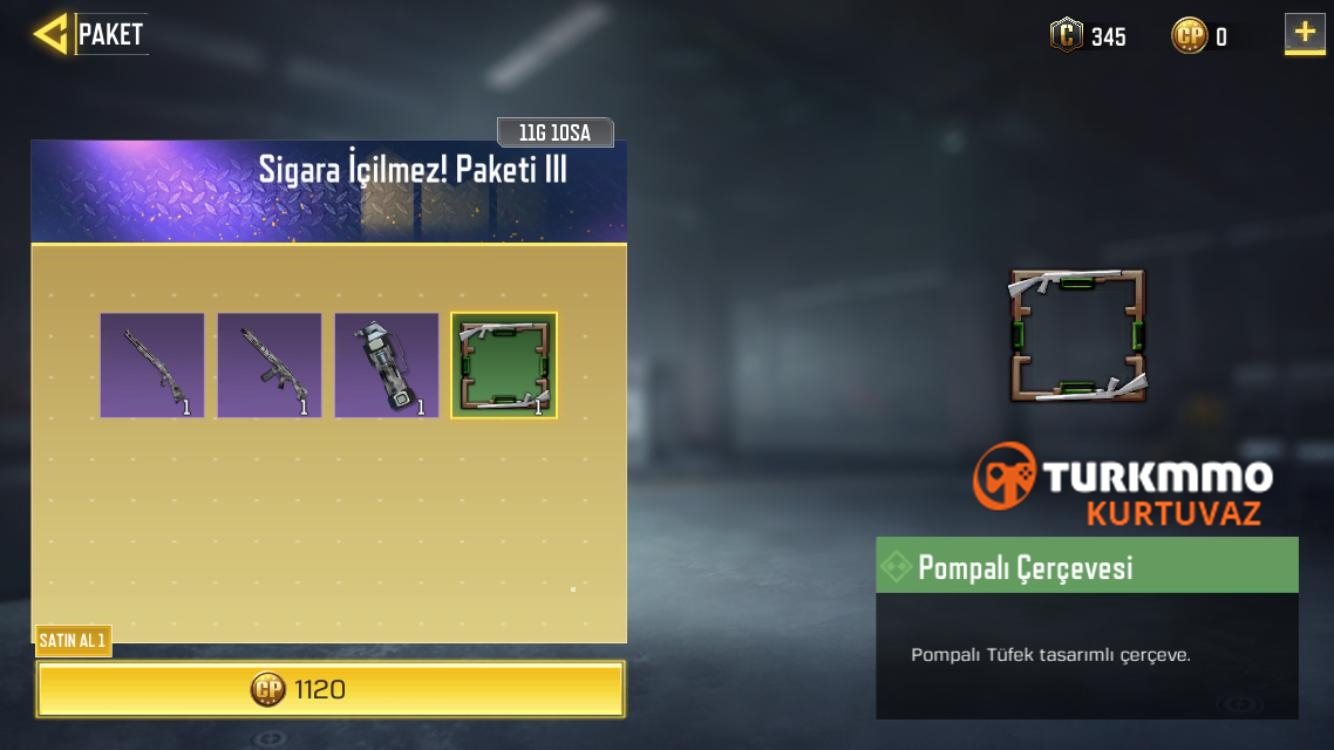Select the equipment item thumbnail
This screenshot has height=750, width=1334.
click(x=386, y=366)
